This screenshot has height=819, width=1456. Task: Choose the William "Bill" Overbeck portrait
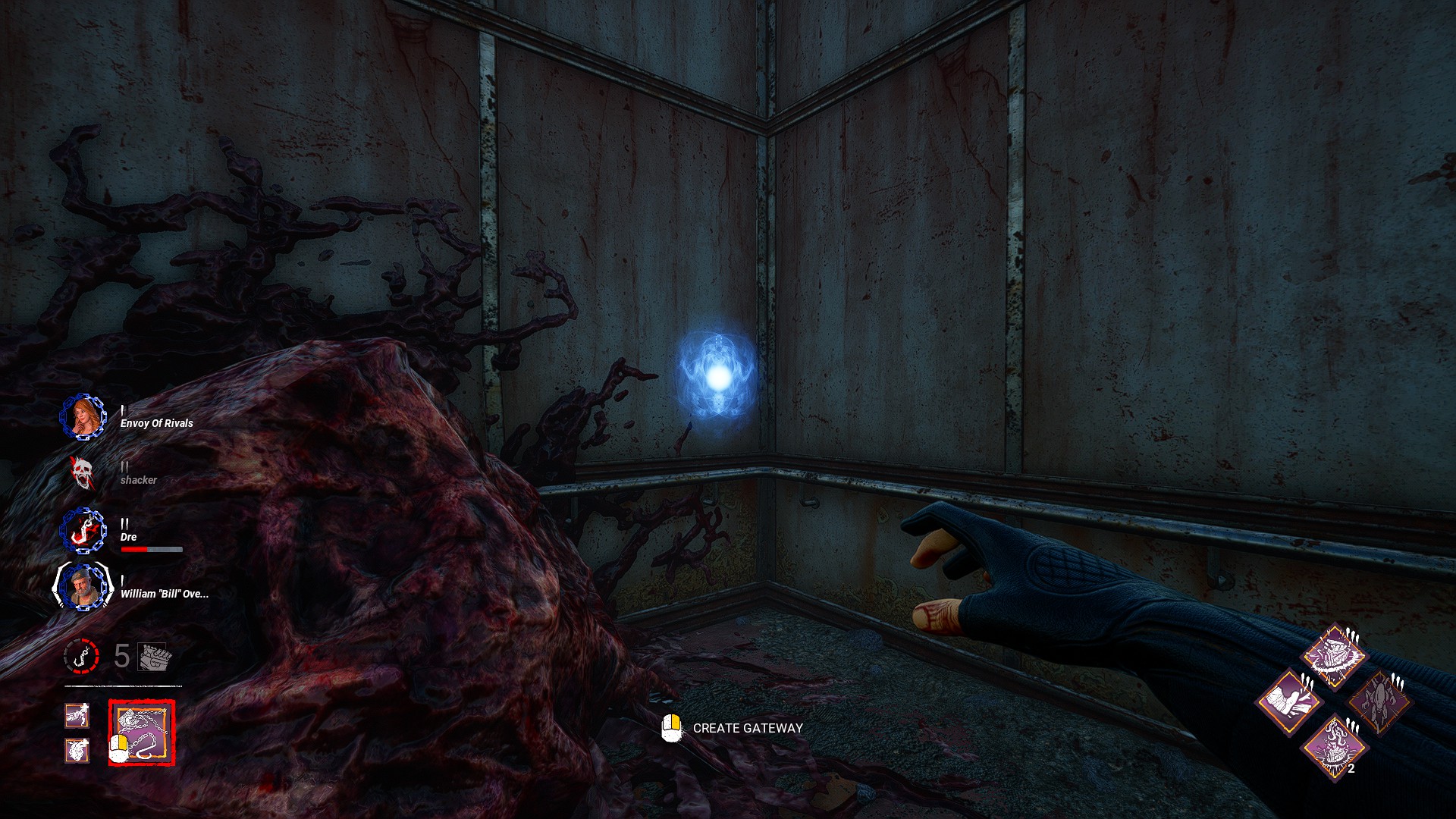pyautogui.click(x=83, y=586)
